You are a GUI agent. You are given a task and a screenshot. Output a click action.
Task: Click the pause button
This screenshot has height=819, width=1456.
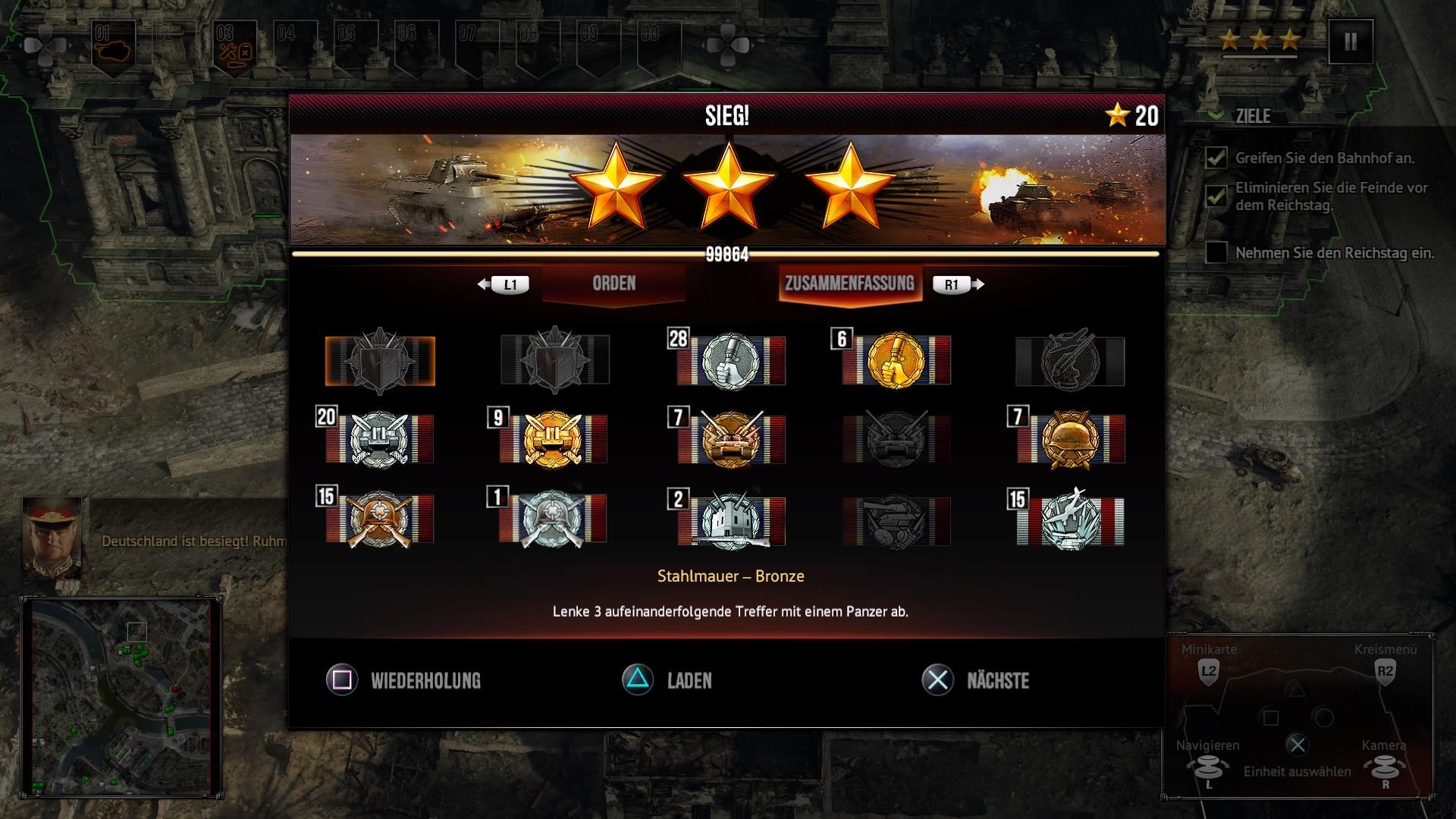coord(1350,42)
